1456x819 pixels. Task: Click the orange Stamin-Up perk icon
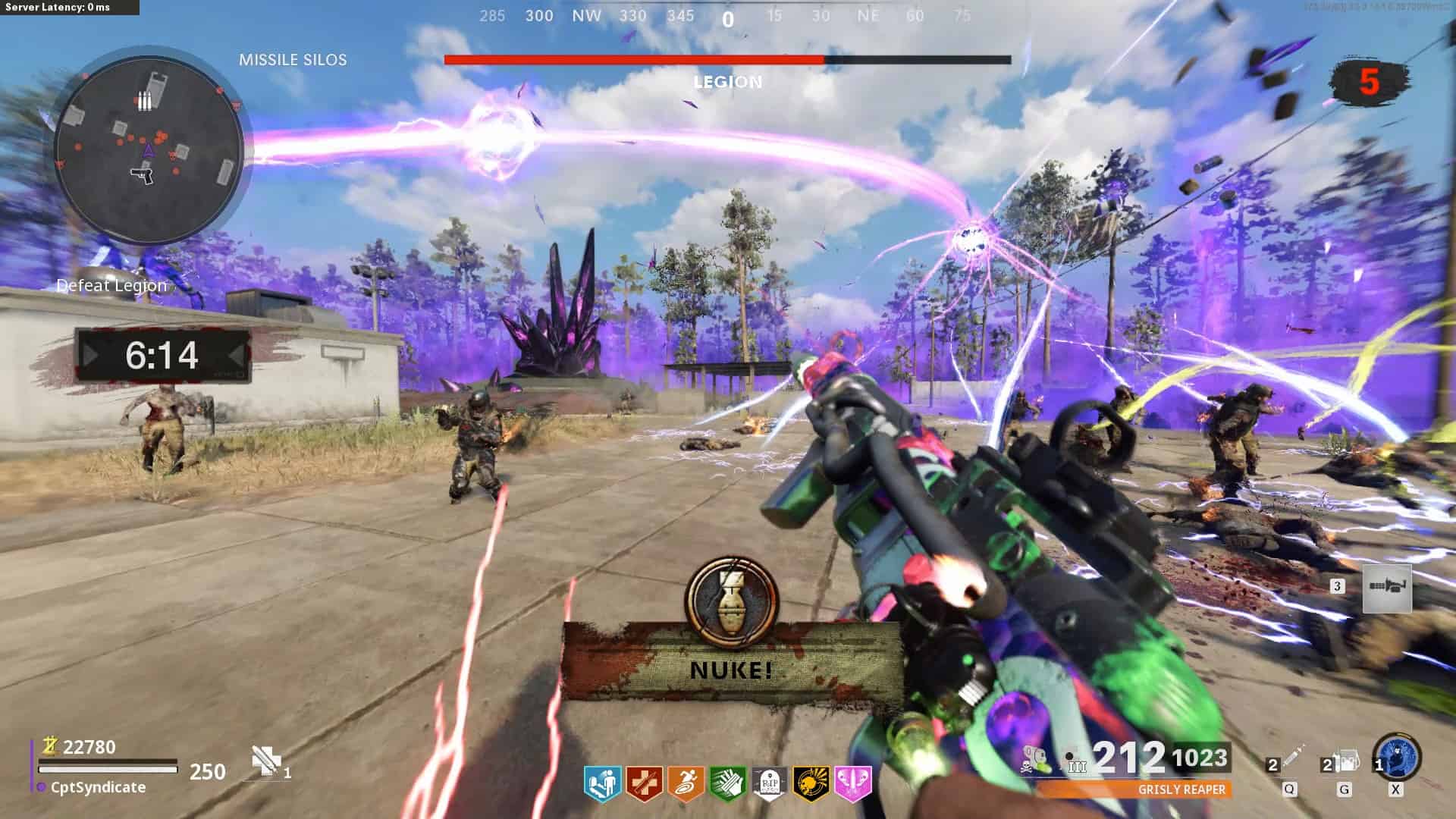[686, 784]
